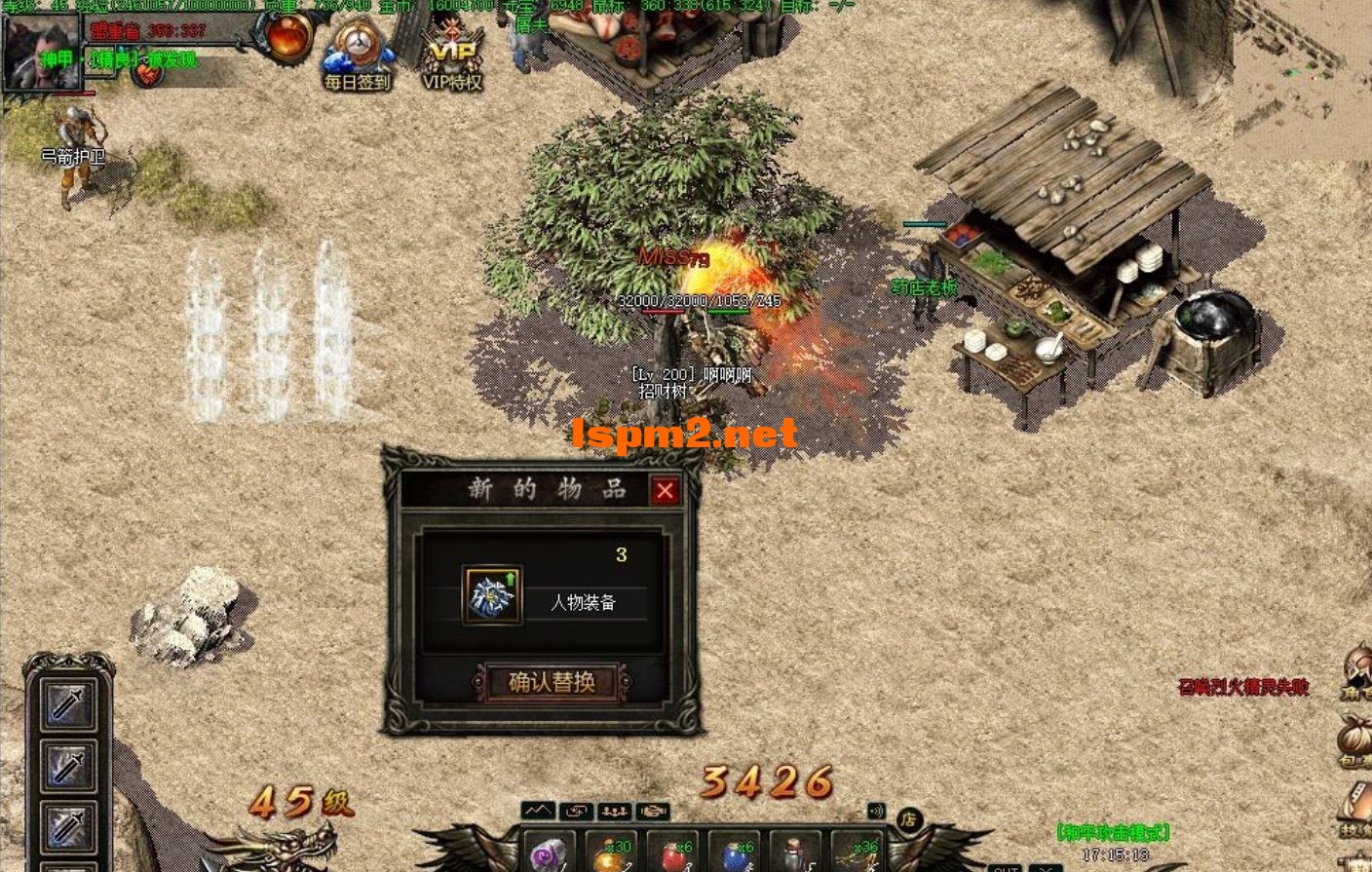Open the minimap in the corner
This screenshot has height=872, width=1372.
coord(1302,78)
